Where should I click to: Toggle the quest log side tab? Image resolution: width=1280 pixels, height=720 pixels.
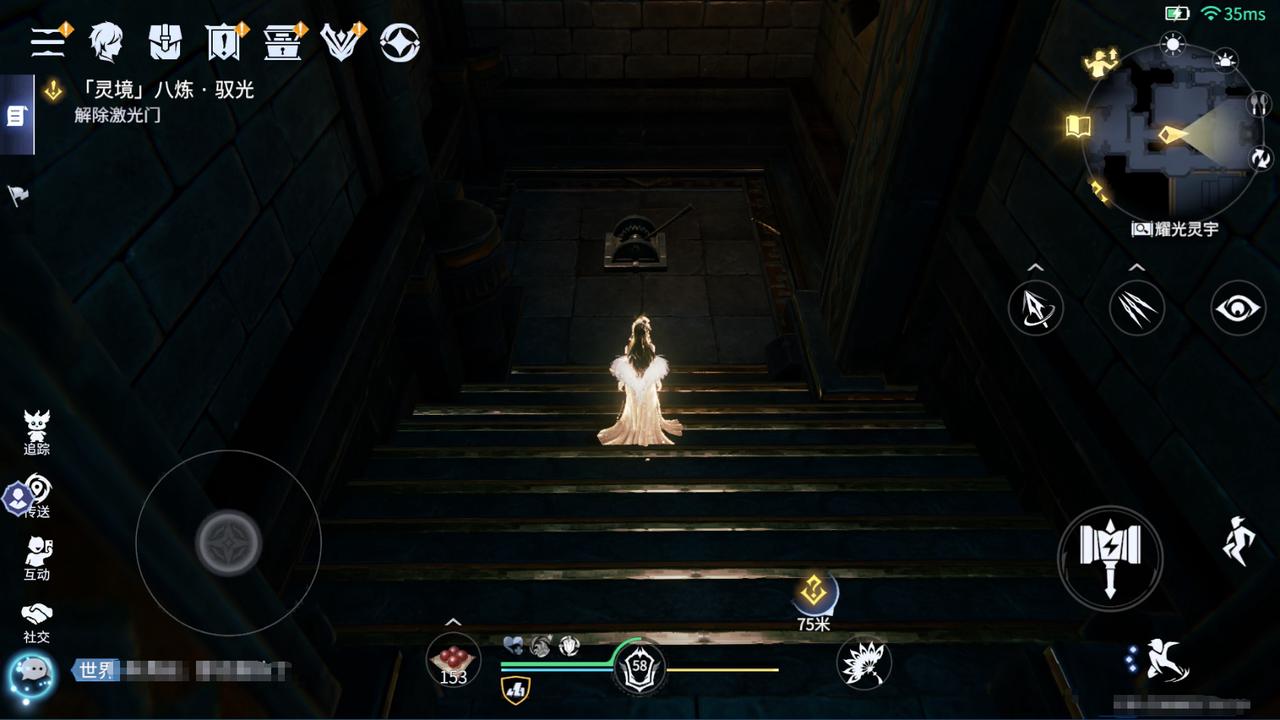pos(16,116)
